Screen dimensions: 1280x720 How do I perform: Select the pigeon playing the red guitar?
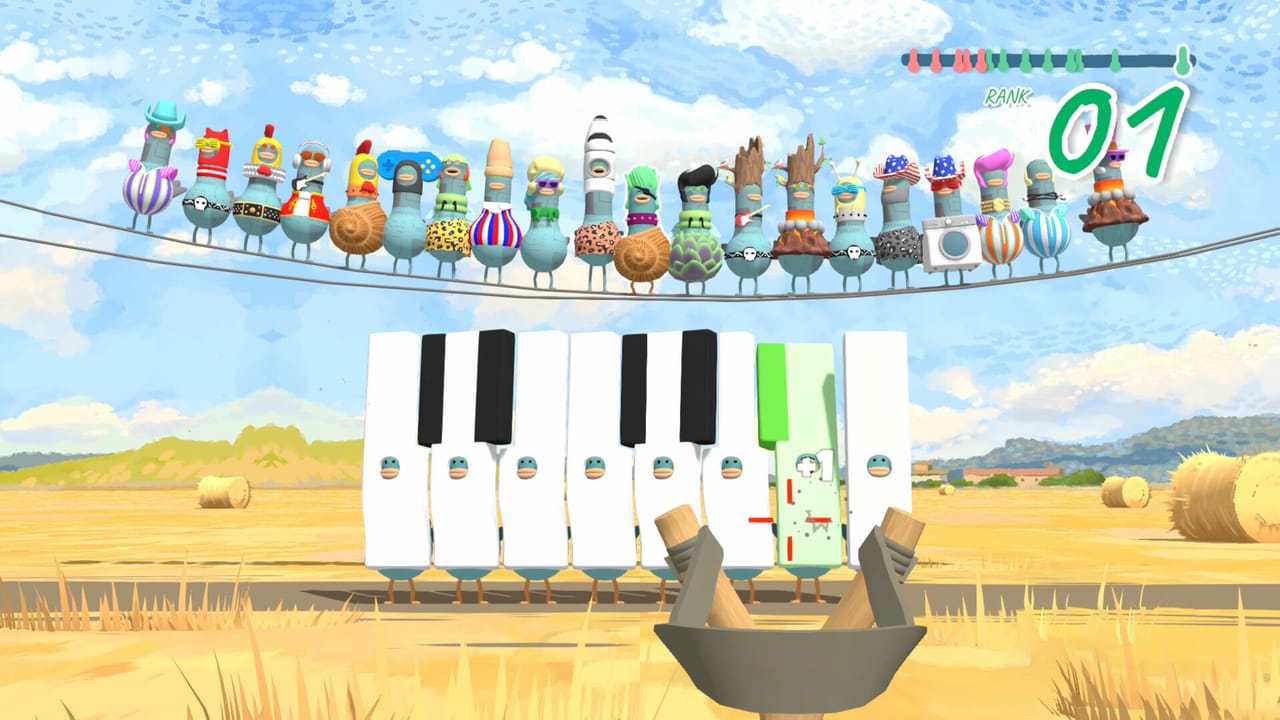746,215
